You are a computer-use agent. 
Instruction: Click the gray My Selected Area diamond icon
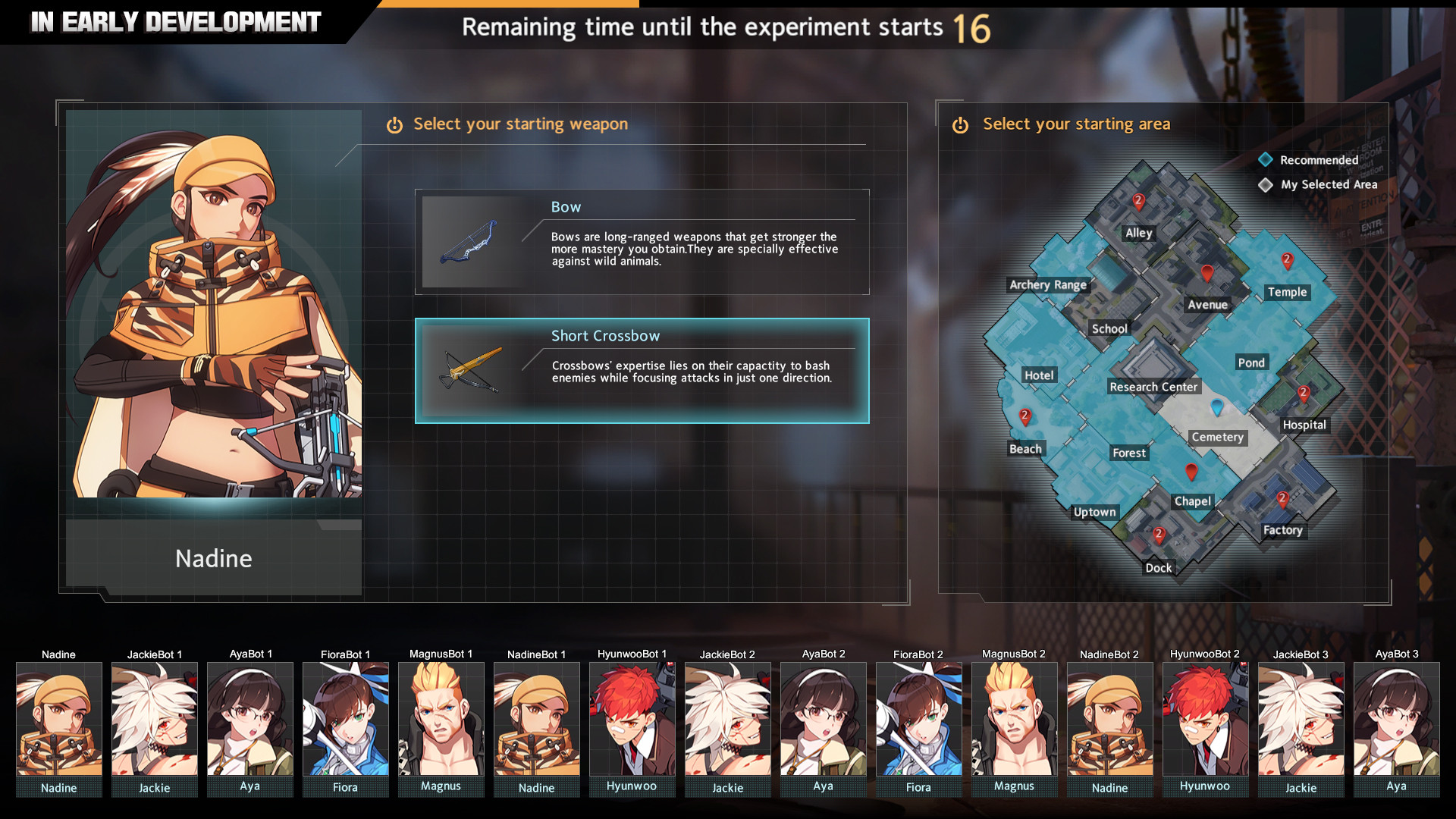coord(1265,184)
